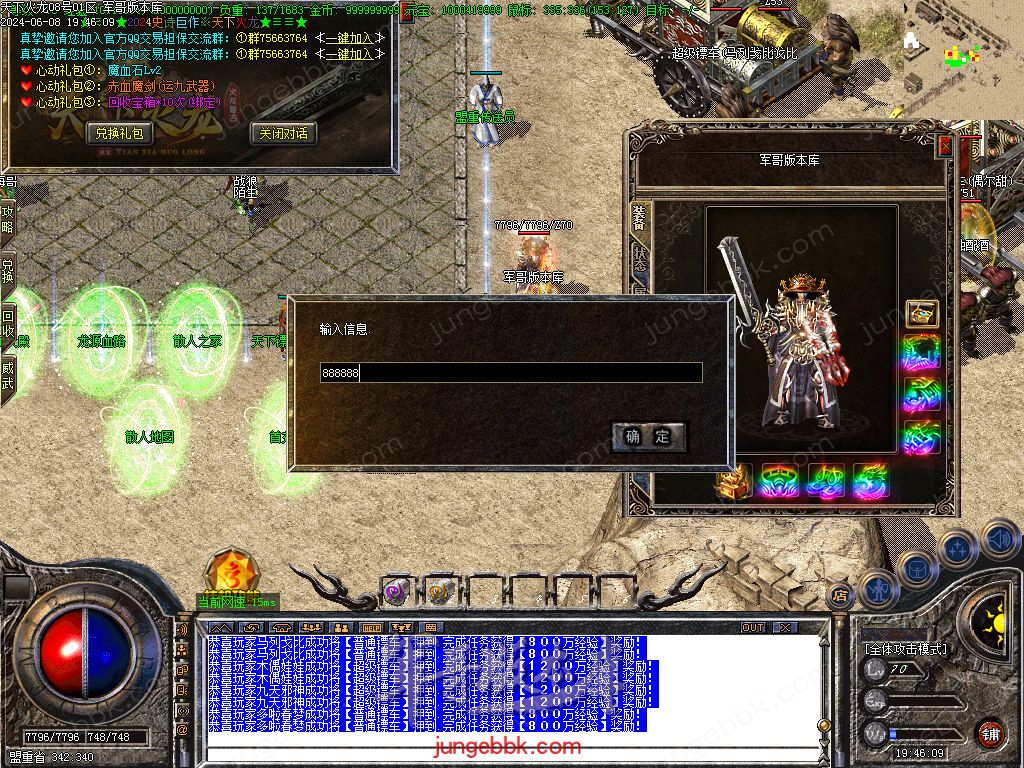Redeem the gift pack via 兑换礼包
Viewport: 1024px width, 768px height.
tap(120, 133)
